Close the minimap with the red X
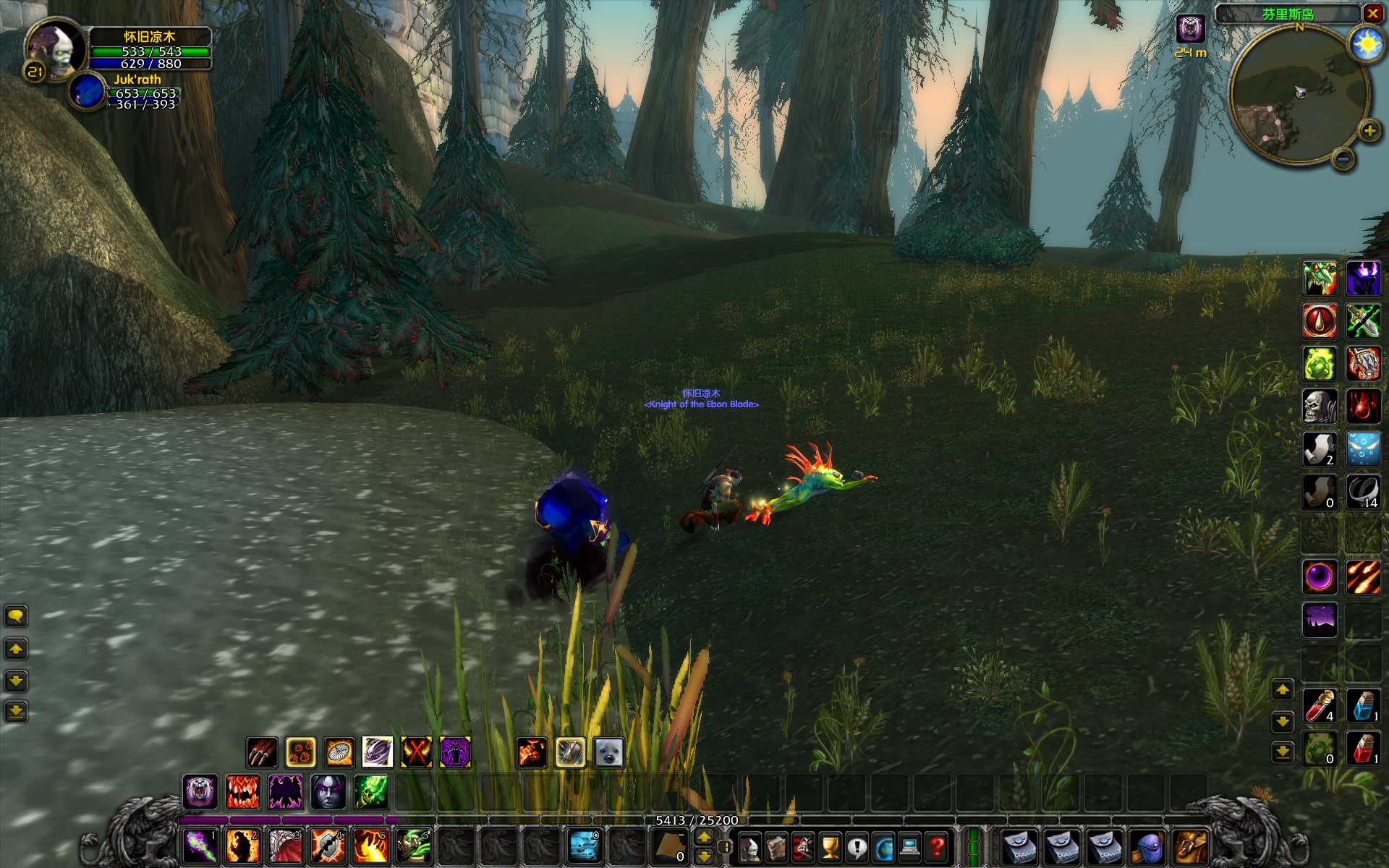1389x868 pixels. pos(1372,13)
